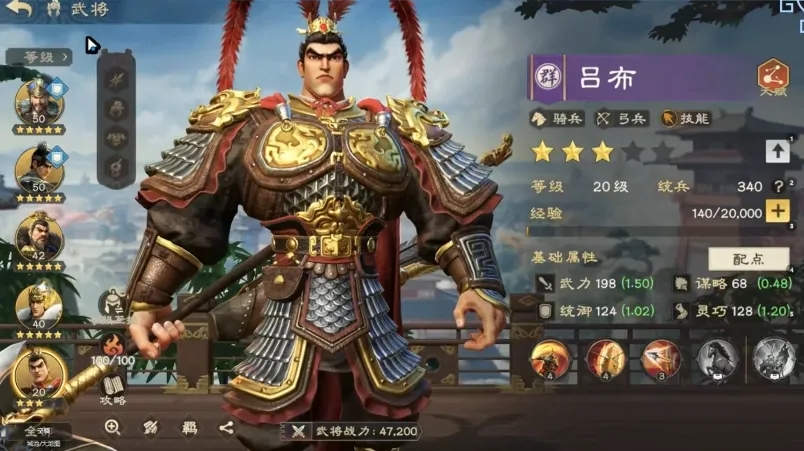804x451 pixels.
Task: Open 配点 attribute point allocation
Action: (x=748, y=258)
